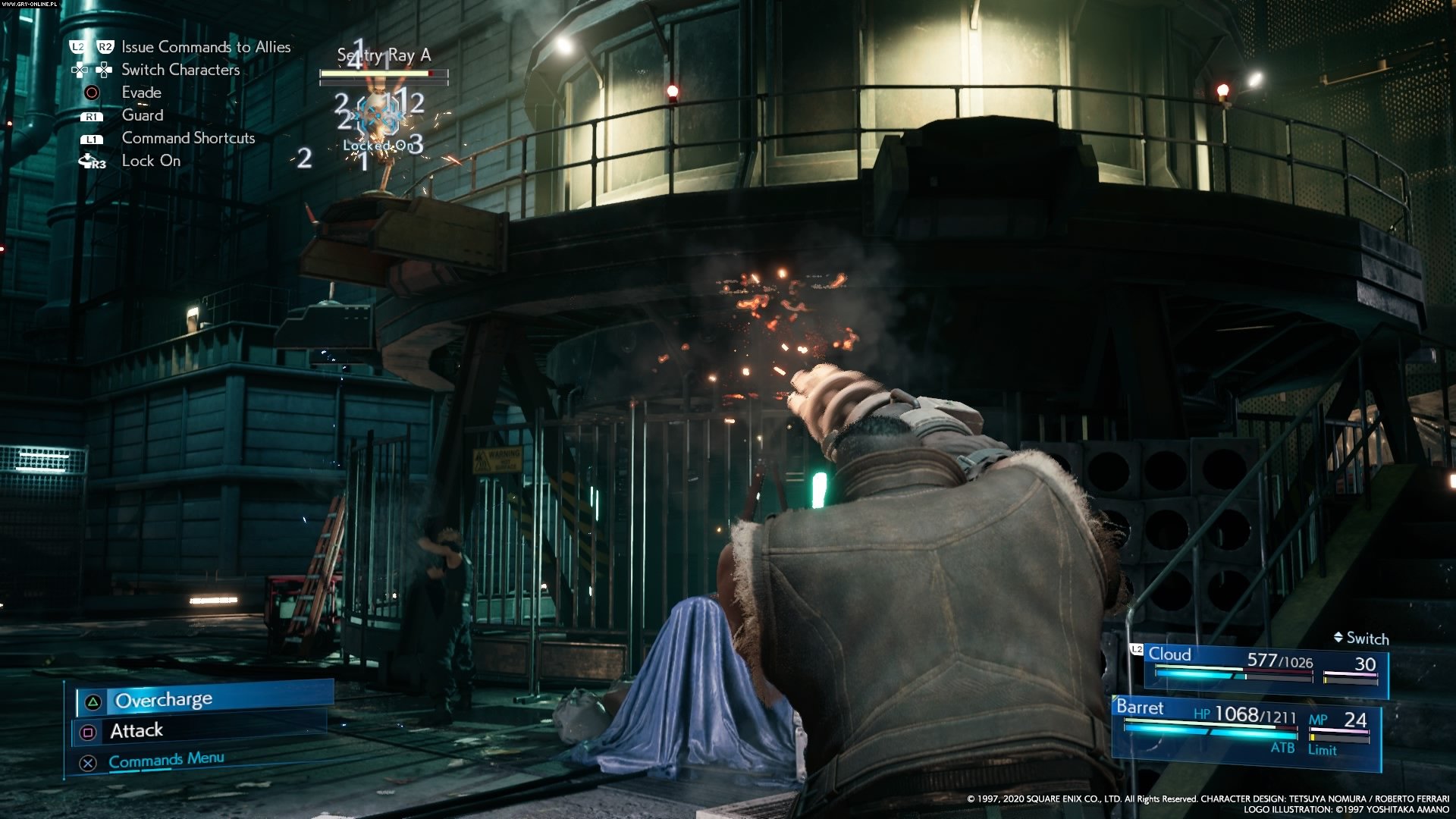The image size is (1456, 819).
Task: Select the Overcharge command
Action: 163,700
